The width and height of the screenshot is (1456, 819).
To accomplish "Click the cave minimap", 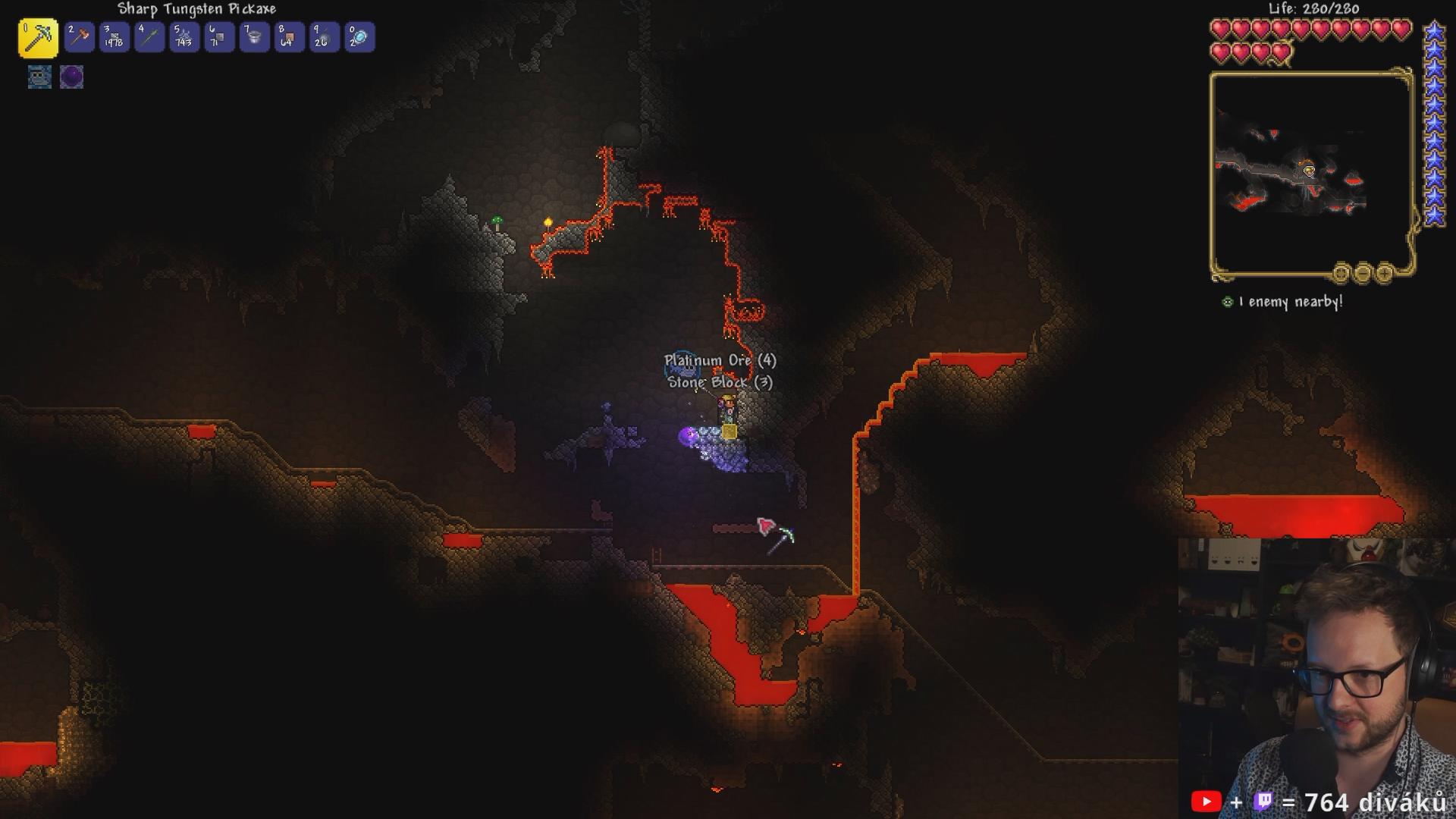I will [1310, 173].
